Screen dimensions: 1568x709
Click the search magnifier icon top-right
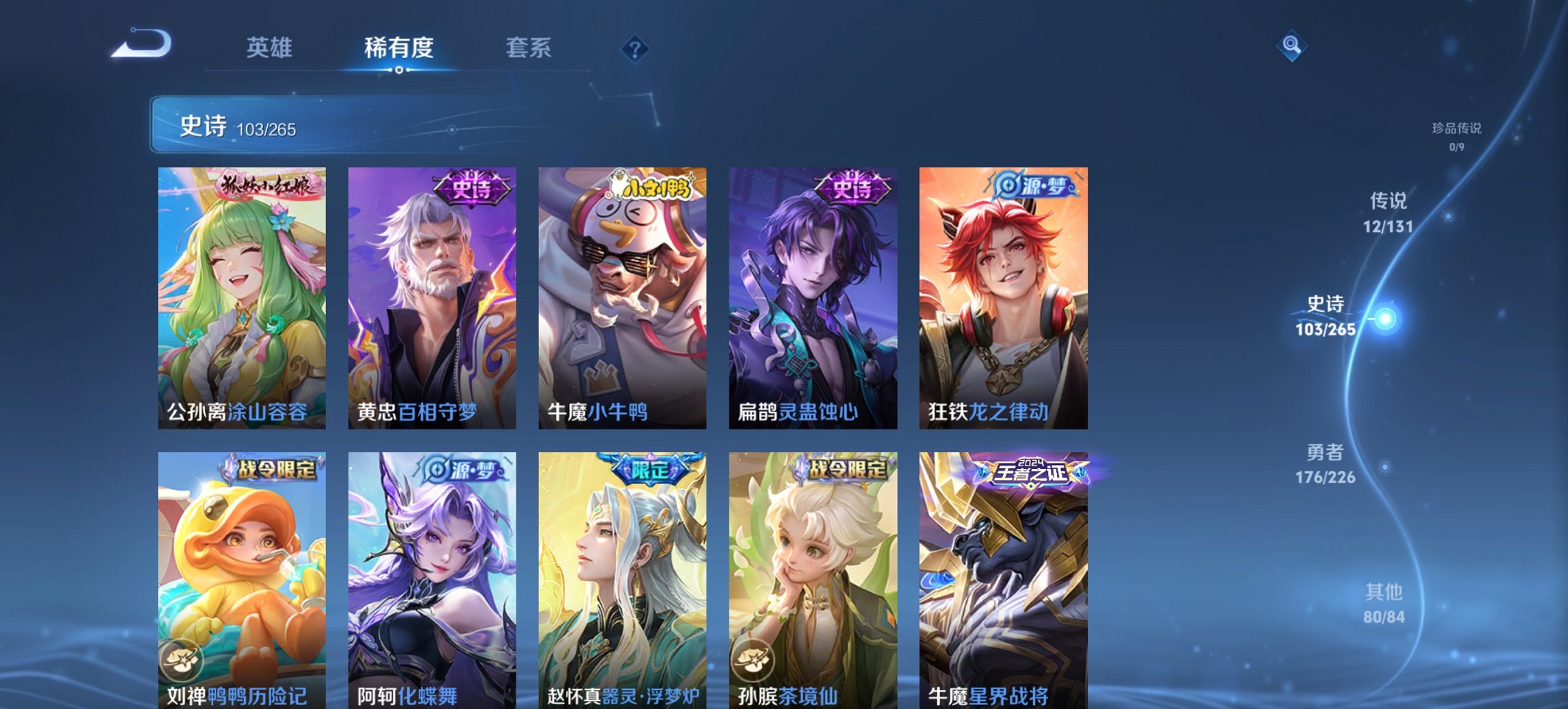coord(1291,47)
